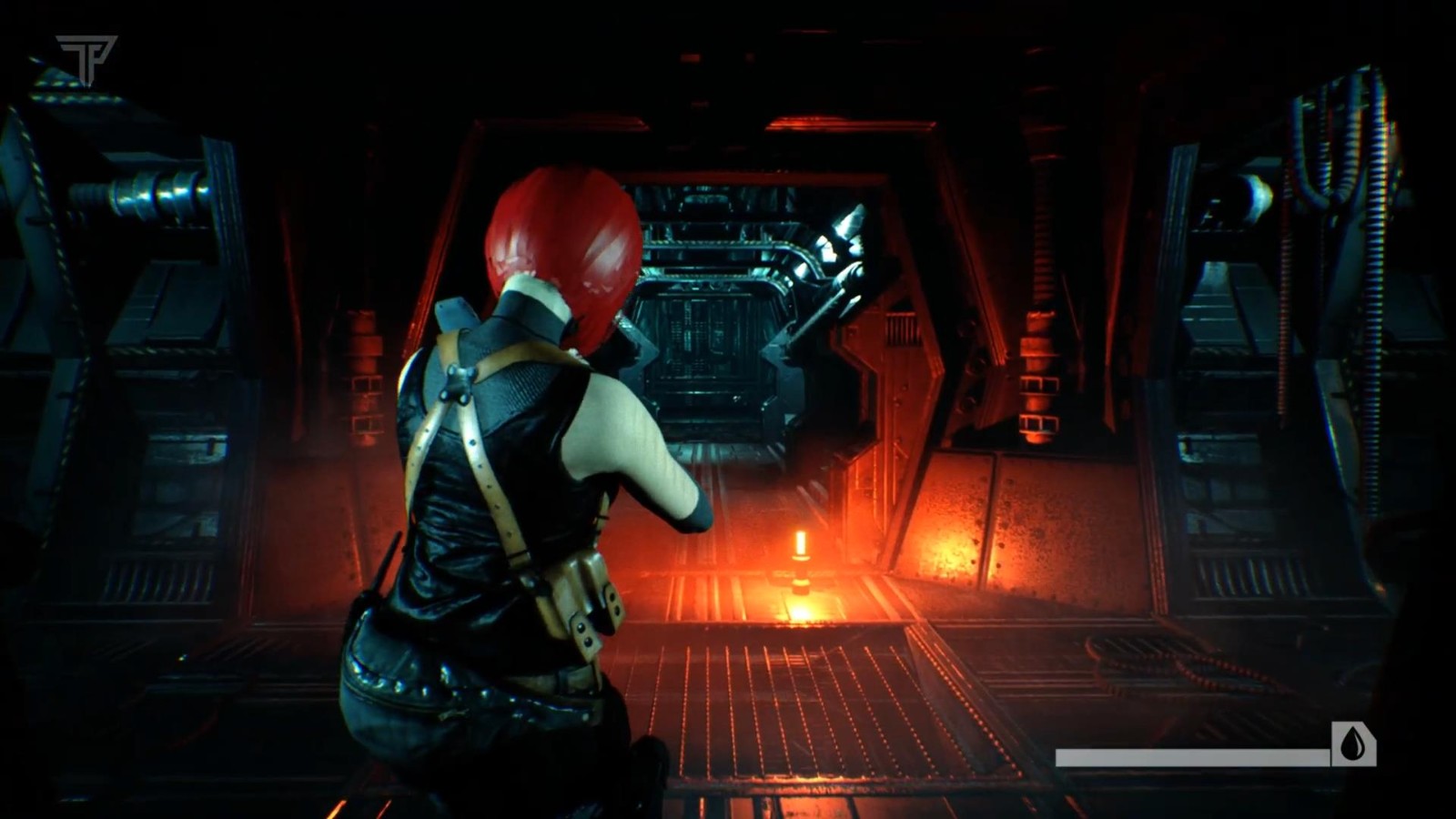The height and width of the screenshot is (819, 1456).
Task: Click the droplet icon beside the bar
Action: click(1353, 744)
